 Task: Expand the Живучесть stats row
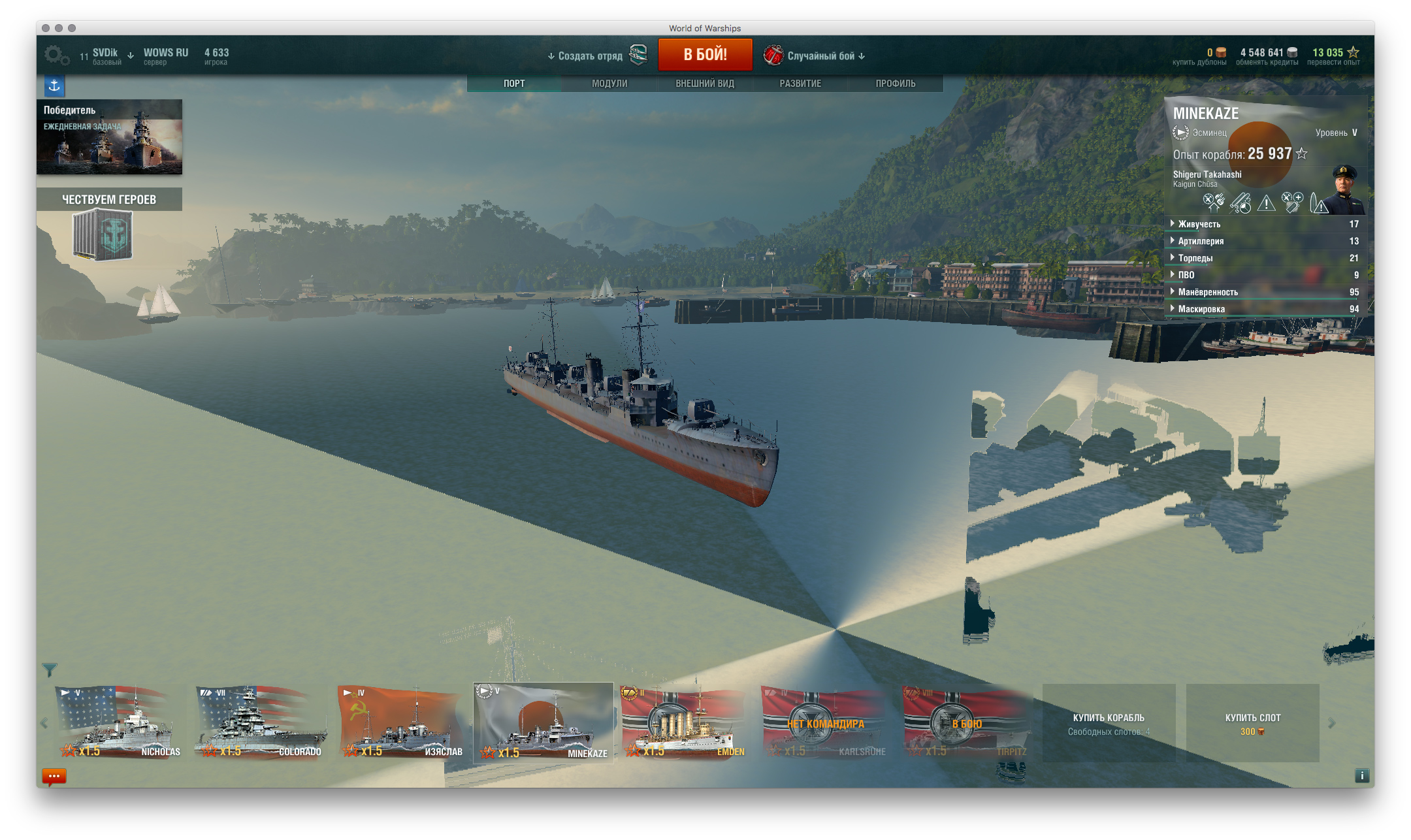(1199, 224)
